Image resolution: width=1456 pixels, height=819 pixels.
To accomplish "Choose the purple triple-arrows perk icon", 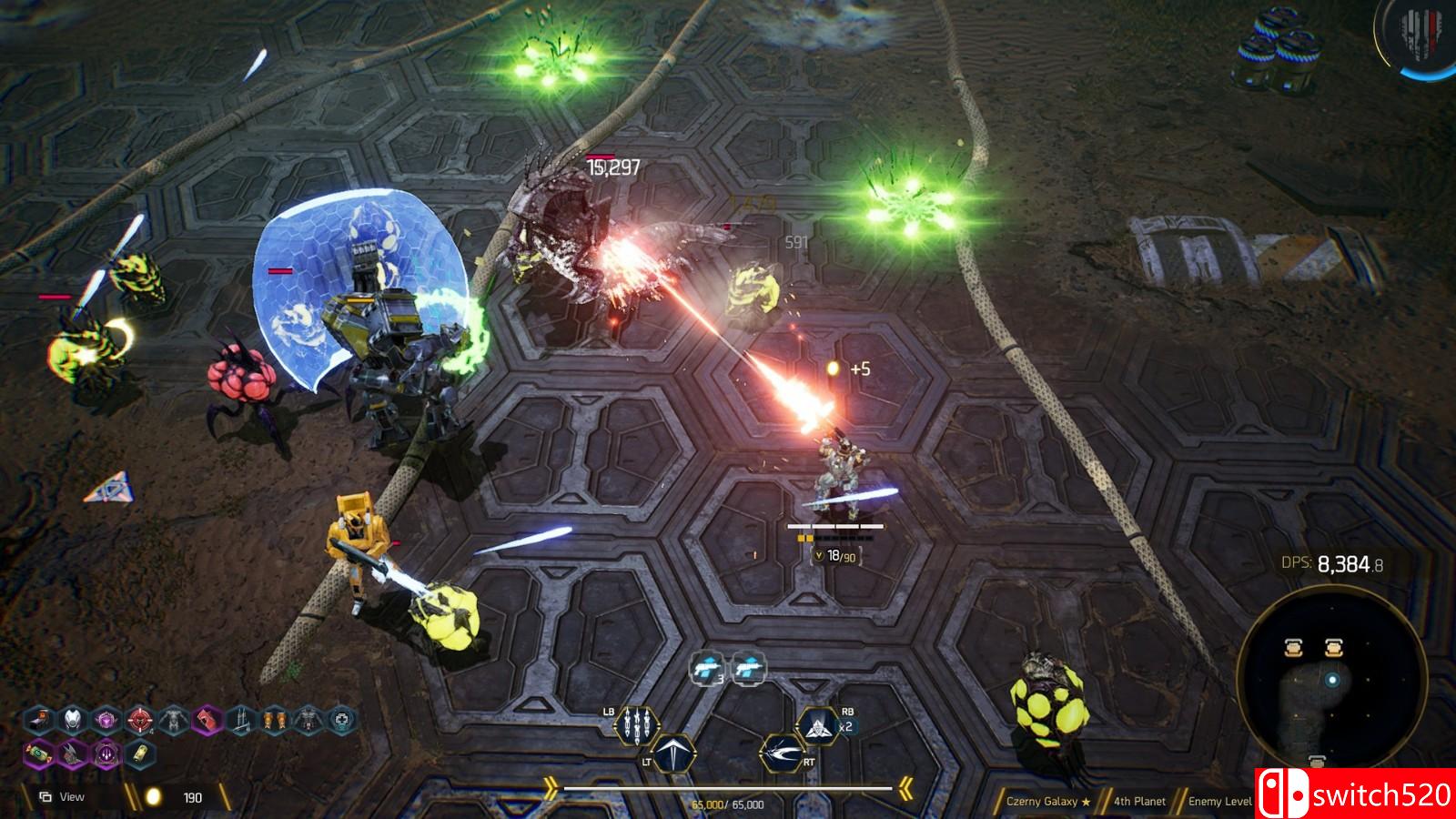I will [x=106, y=753].
